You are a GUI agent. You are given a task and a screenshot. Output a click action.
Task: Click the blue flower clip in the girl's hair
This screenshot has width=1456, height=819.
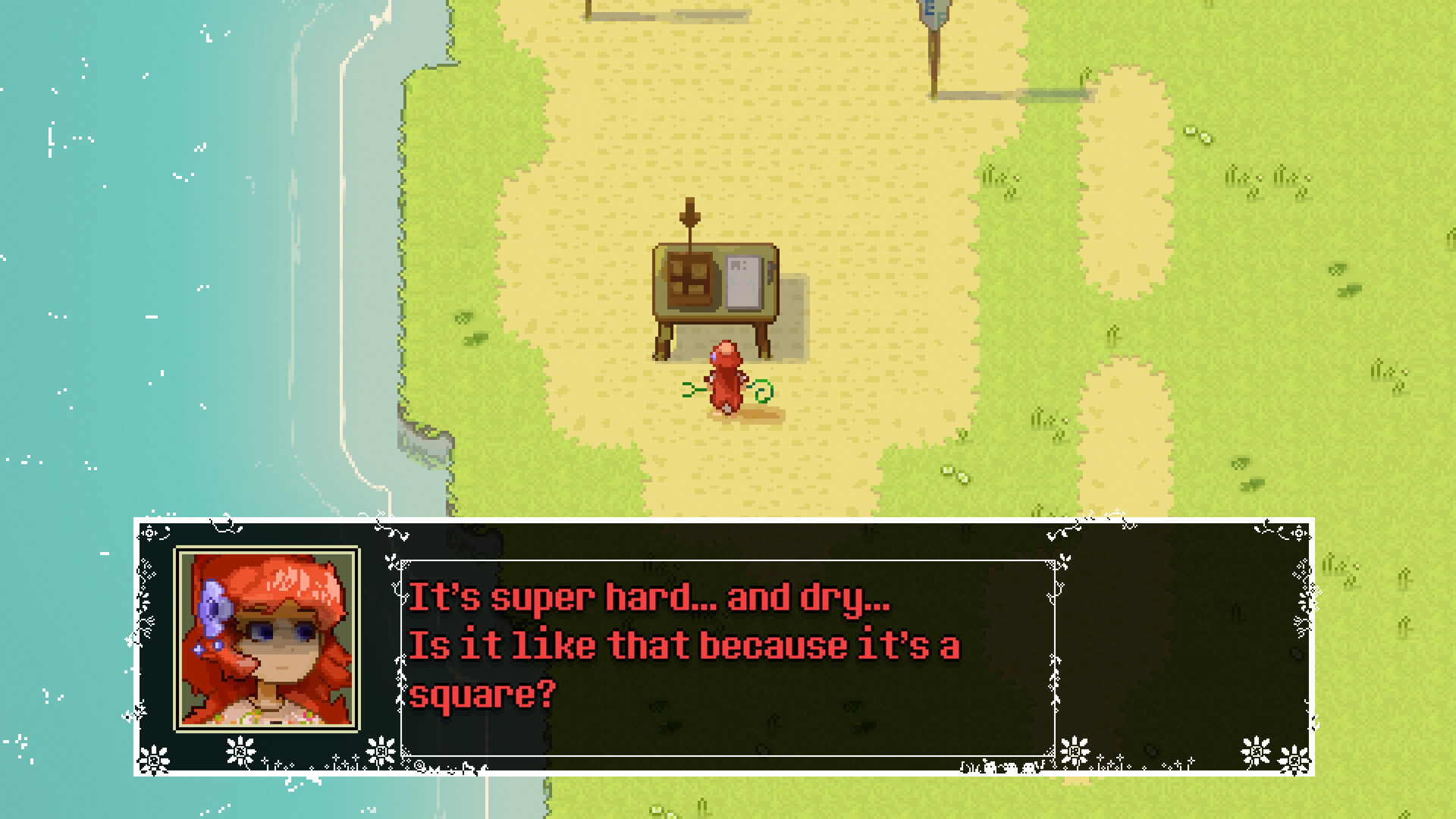click(x=216, y=607)
